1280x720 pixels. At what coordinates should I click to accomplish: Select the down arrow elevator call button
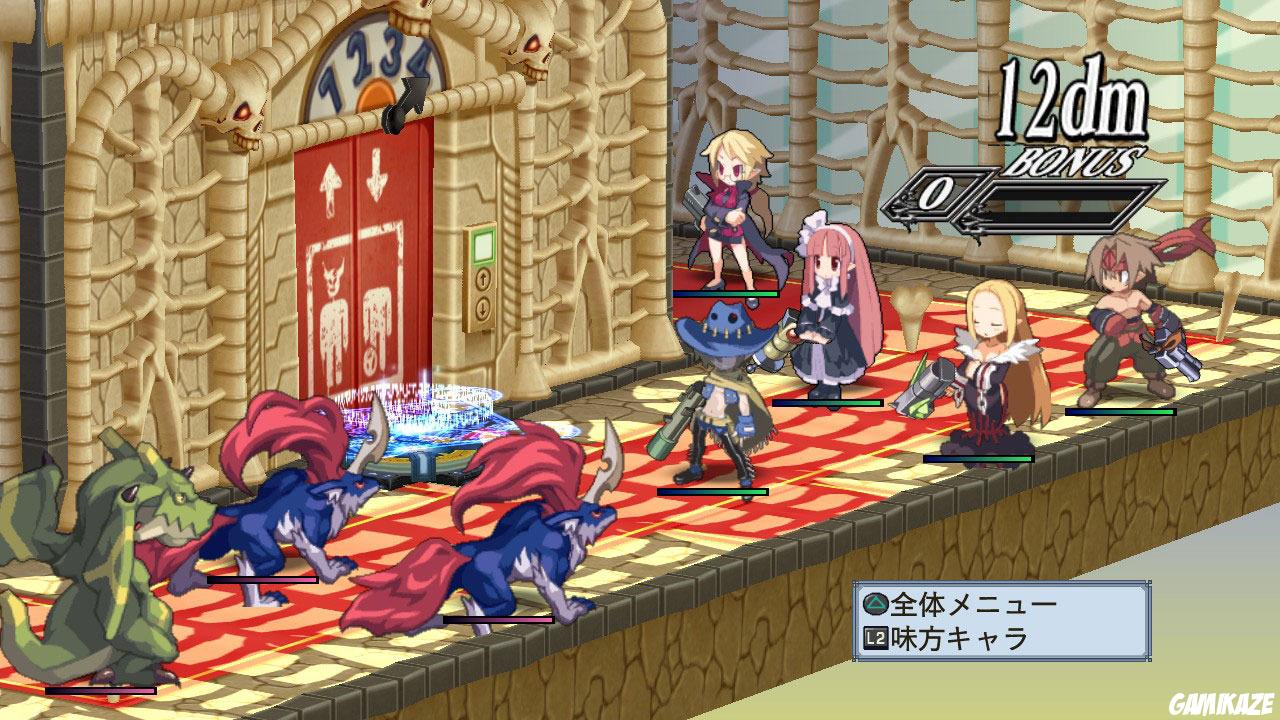pyautogui.click(x=483, y=309)
